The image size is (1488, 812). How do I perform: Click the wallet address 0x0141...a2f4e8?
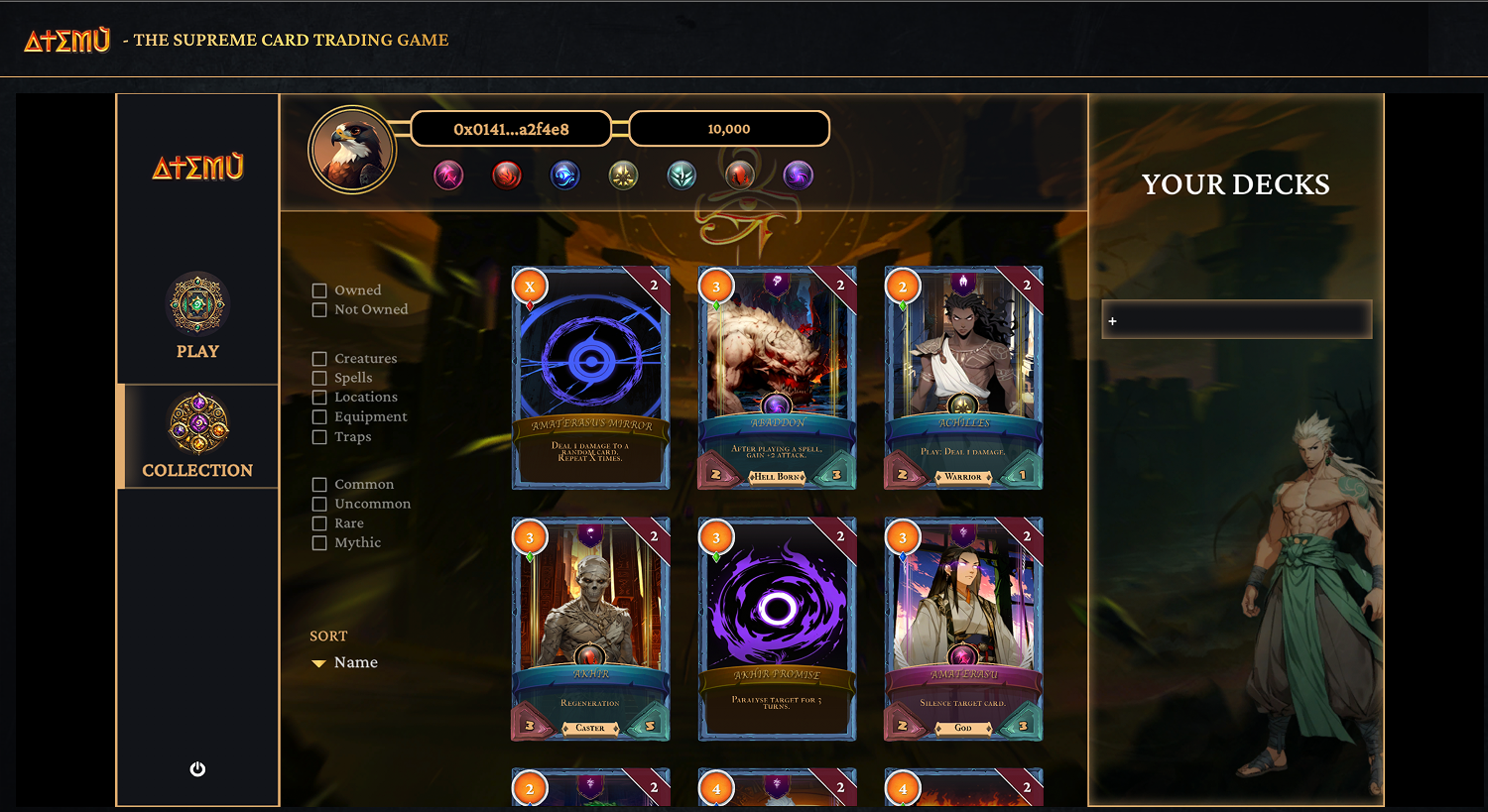pos(512,128)
